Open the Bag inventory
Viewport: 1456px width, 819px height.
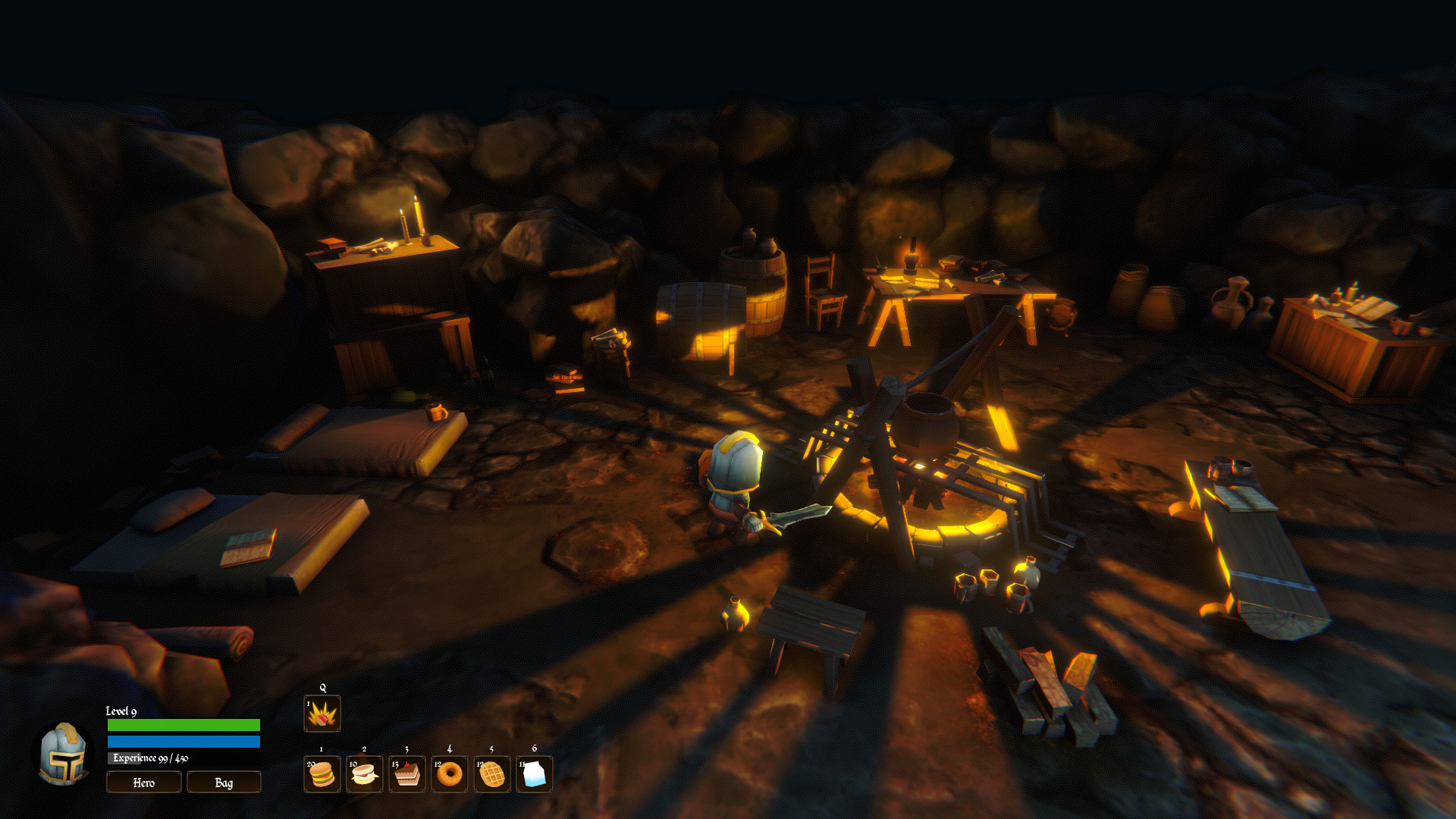(x=224, y=782)
